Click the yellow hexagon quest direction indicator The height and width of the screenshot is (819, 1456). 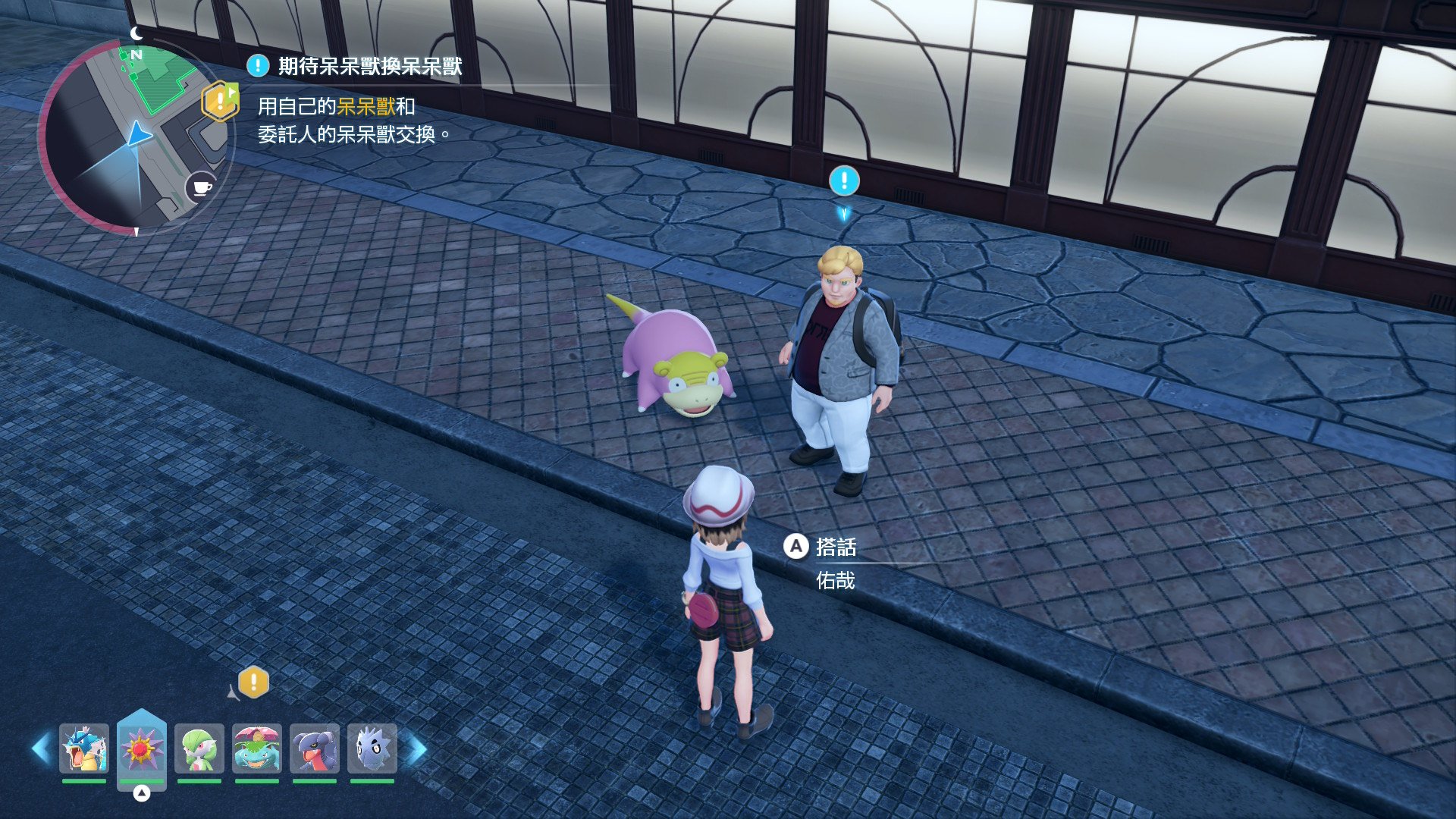pos(253,682)
